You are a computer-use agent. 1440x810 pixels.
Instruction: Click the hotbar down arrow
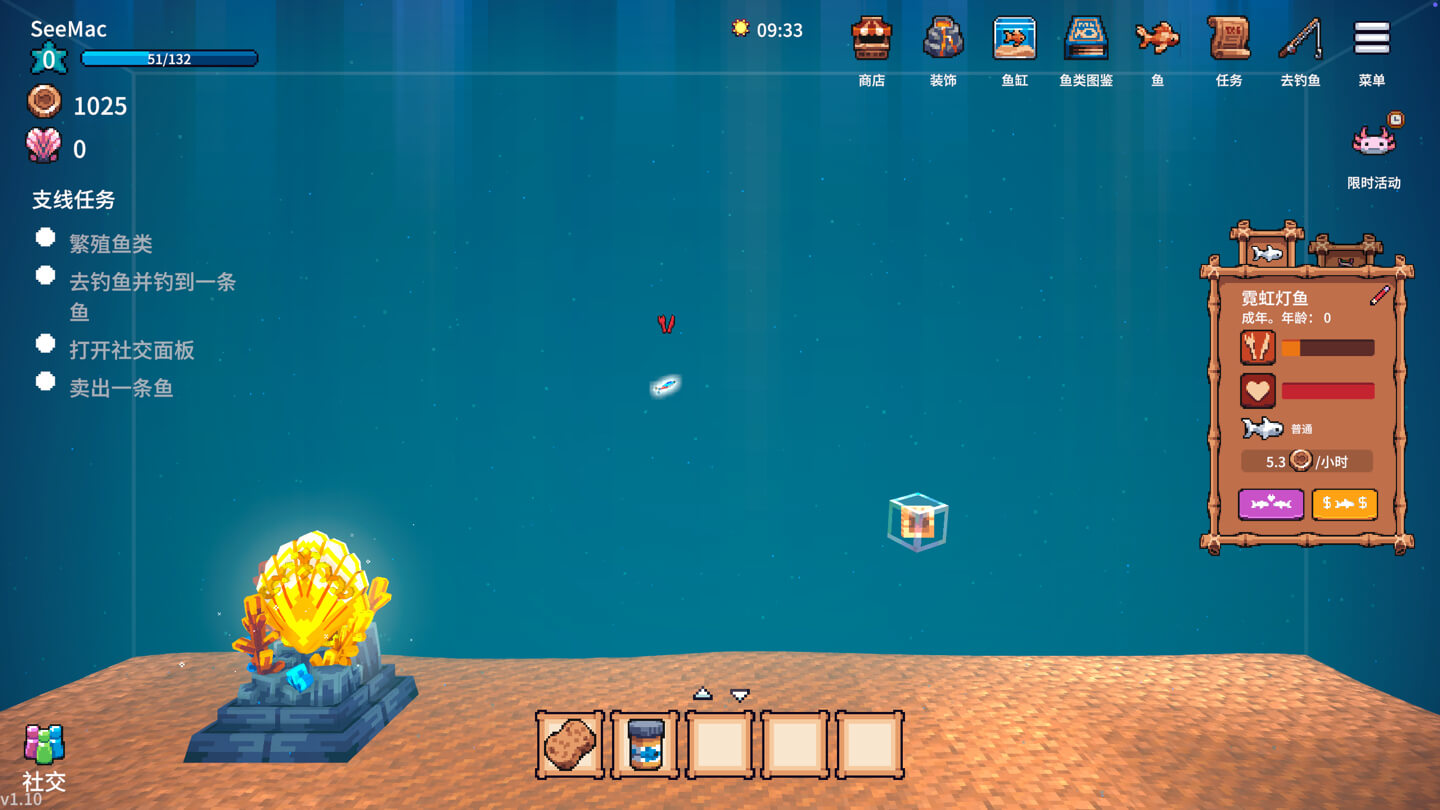point(740,694)
